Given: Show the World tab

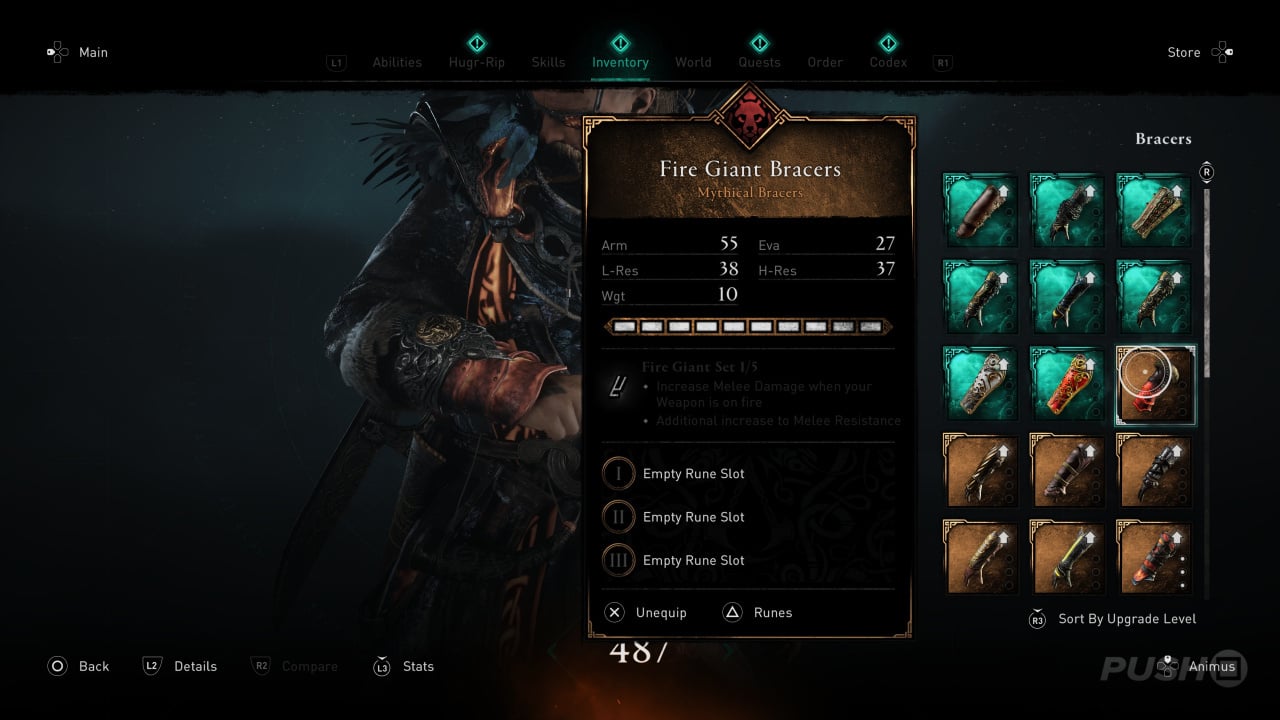Looking at the screenshot, I should click(693, 62).
